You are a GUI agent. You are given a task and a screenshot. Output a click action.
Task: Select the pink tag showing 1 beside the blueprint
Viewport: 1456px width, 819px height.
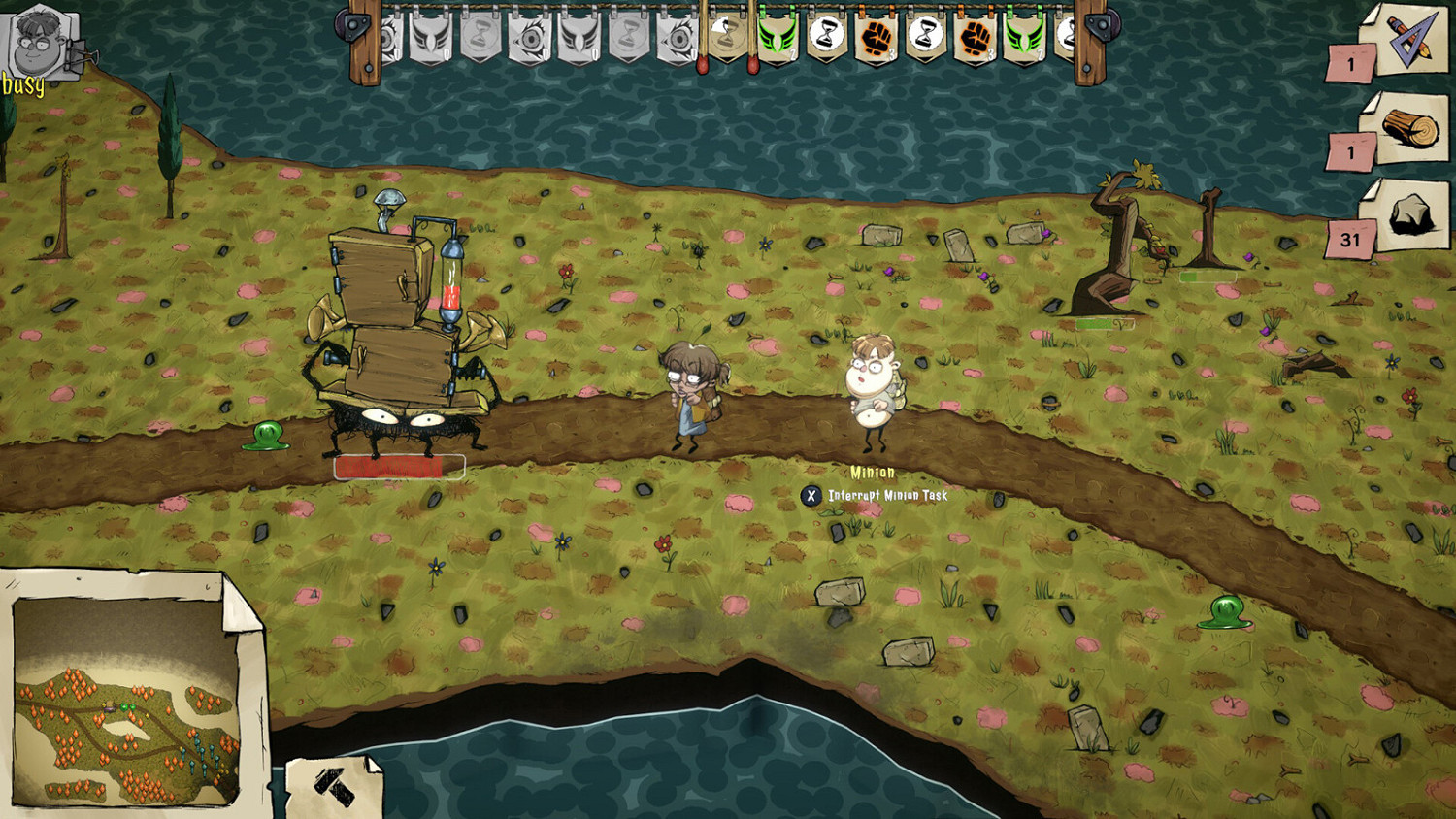click(1350, 64)
